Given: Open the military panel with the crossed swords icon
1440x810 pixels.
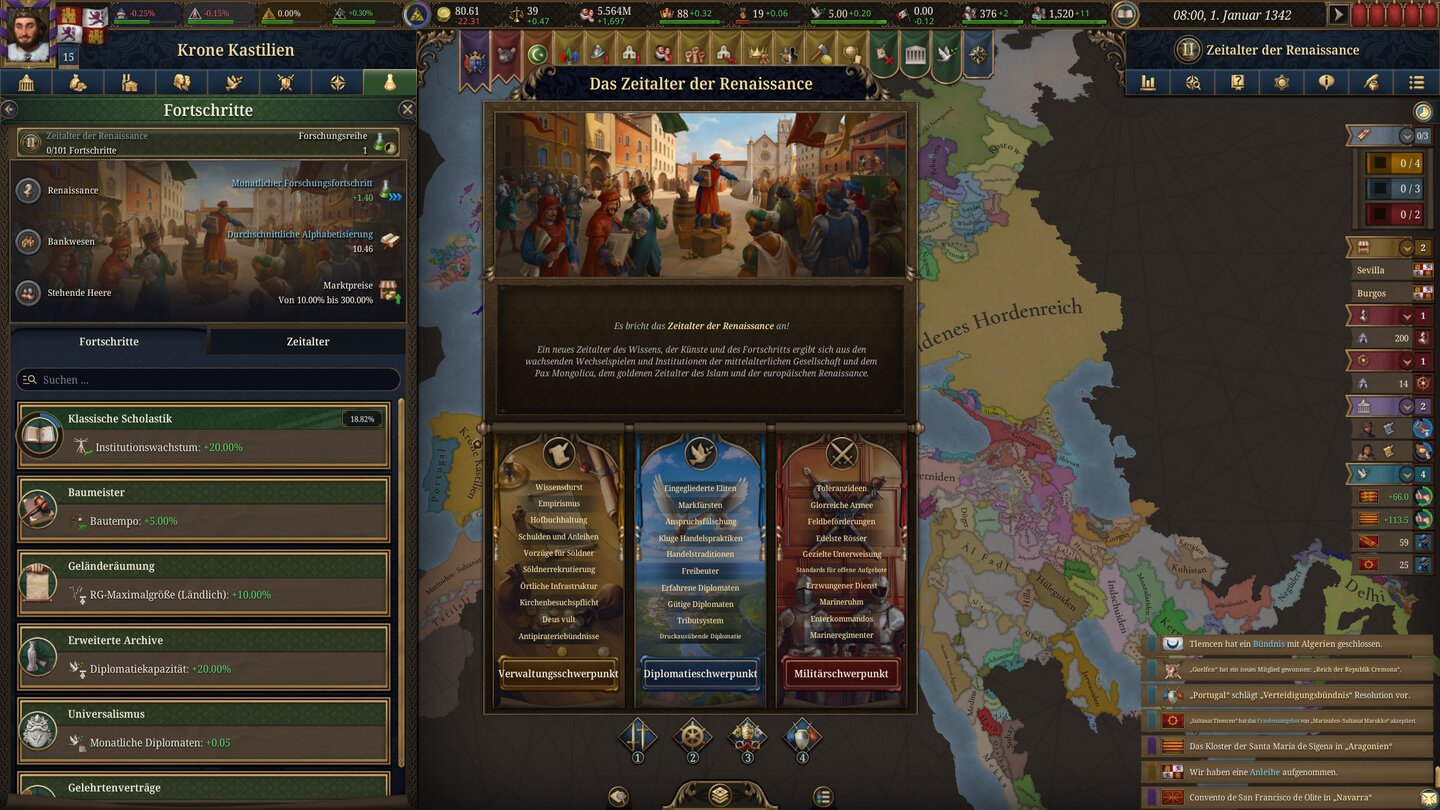Looking at the screenshot, I should (x=284, y=82).
